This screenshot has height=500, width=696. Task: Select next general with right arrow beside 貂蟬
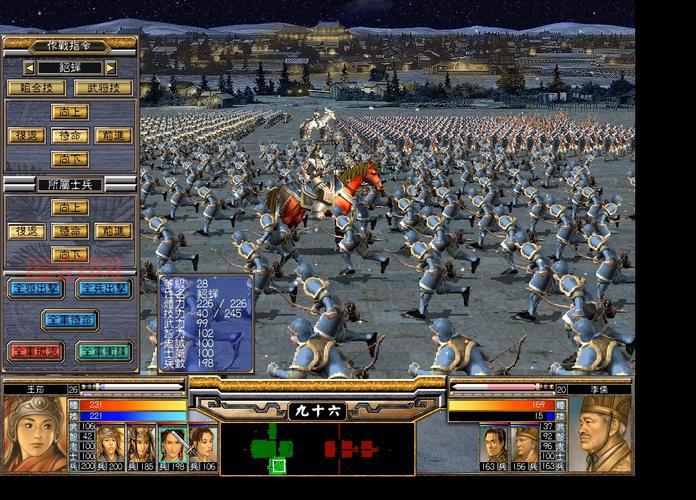(x=110, y=68)
